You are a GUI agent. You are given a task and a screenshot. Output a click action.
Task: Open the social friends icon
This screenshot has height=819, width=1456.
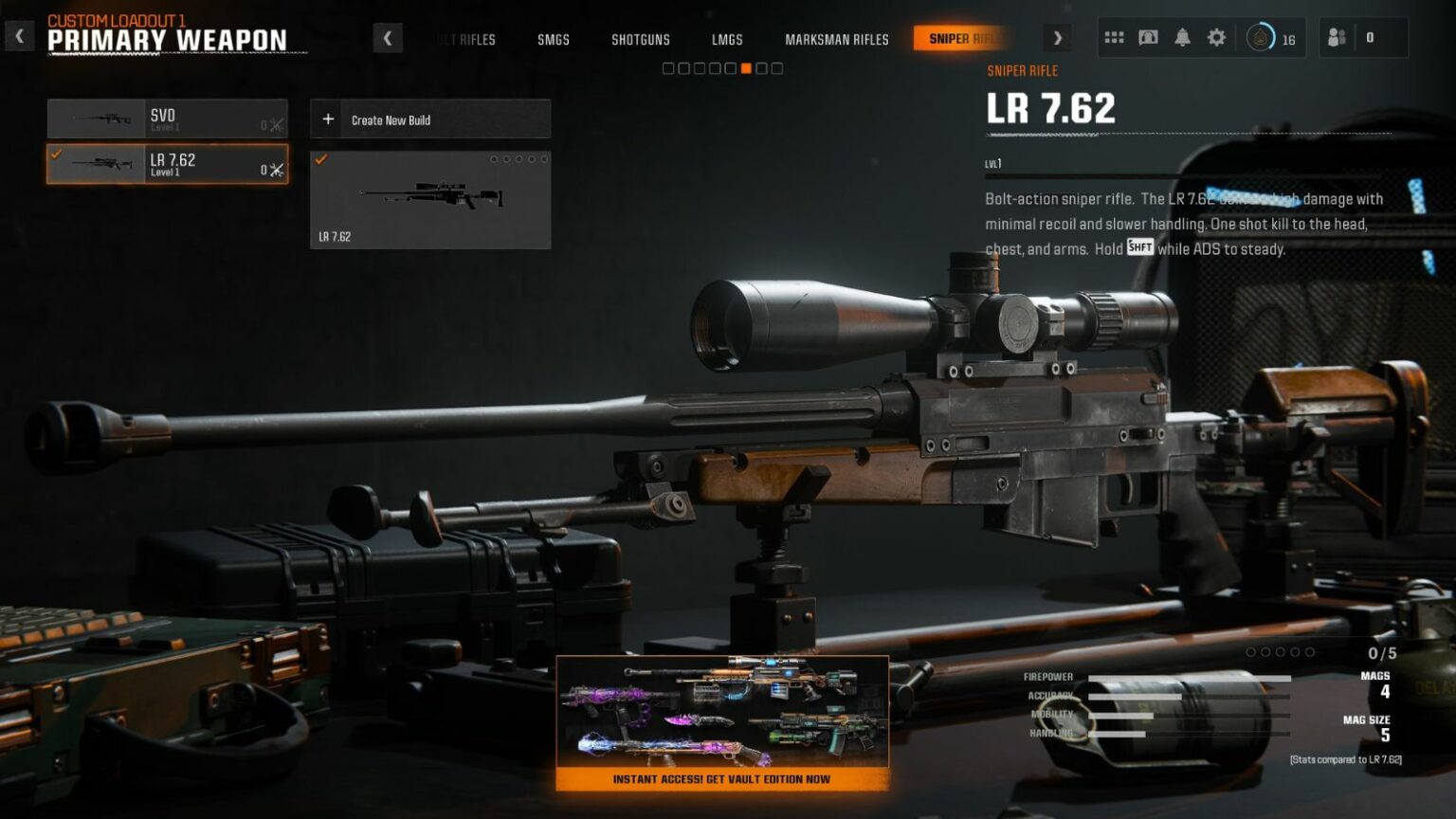click(1338, 37)
